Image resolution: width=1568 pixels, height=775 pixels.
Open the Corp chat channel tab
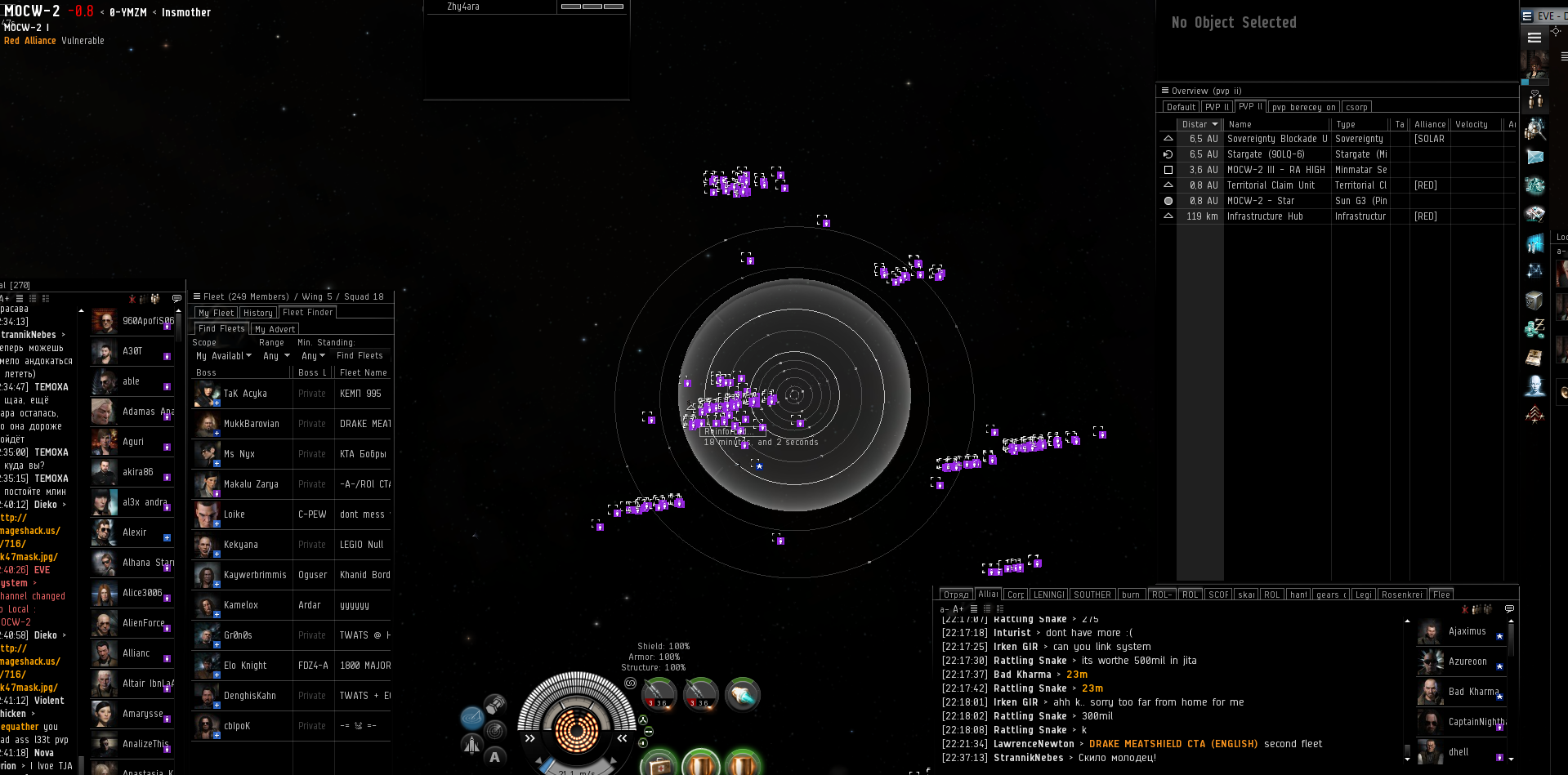1016,595
